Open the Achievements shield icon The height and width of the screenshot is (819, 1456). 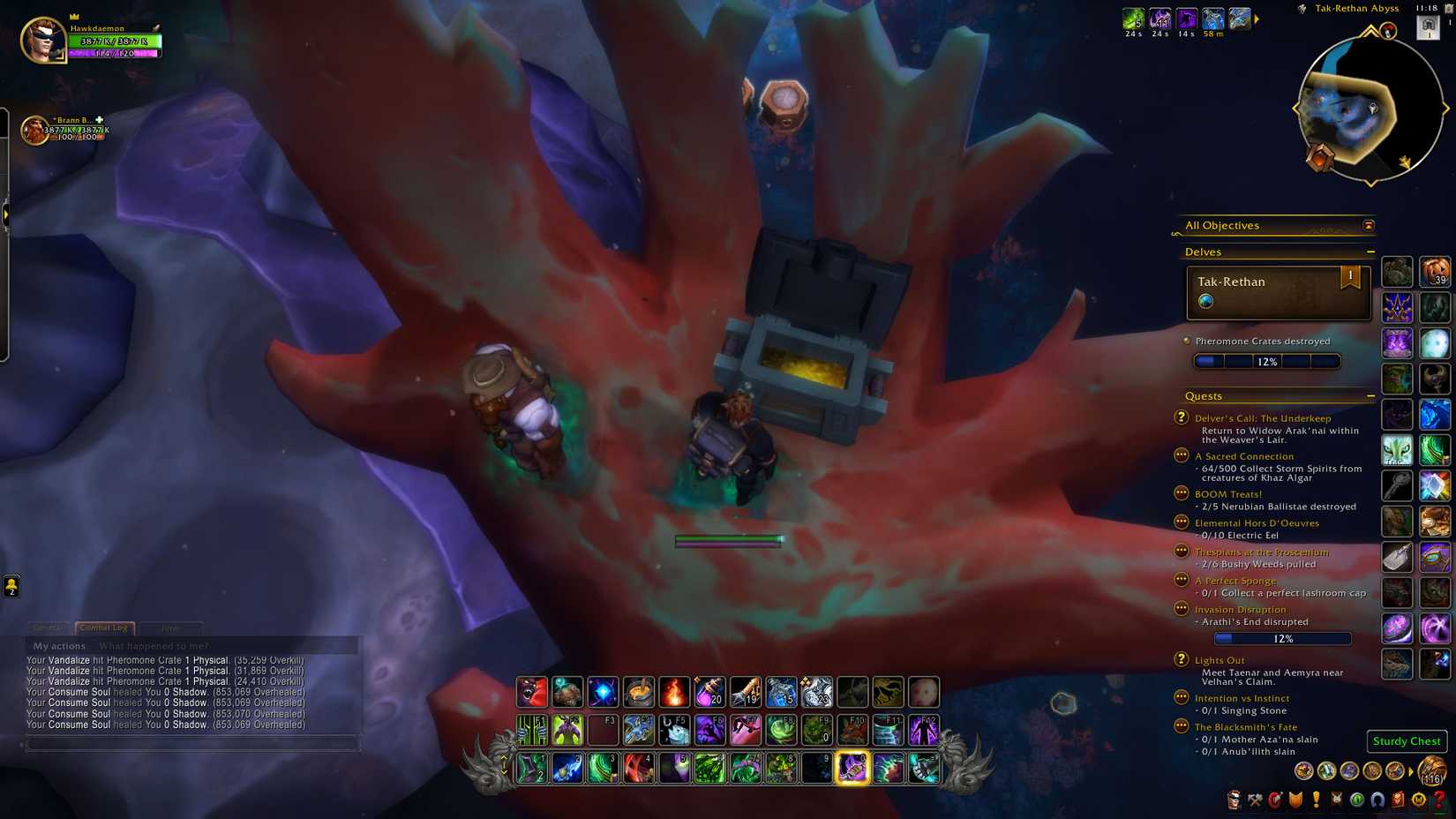coord(1297,800)
